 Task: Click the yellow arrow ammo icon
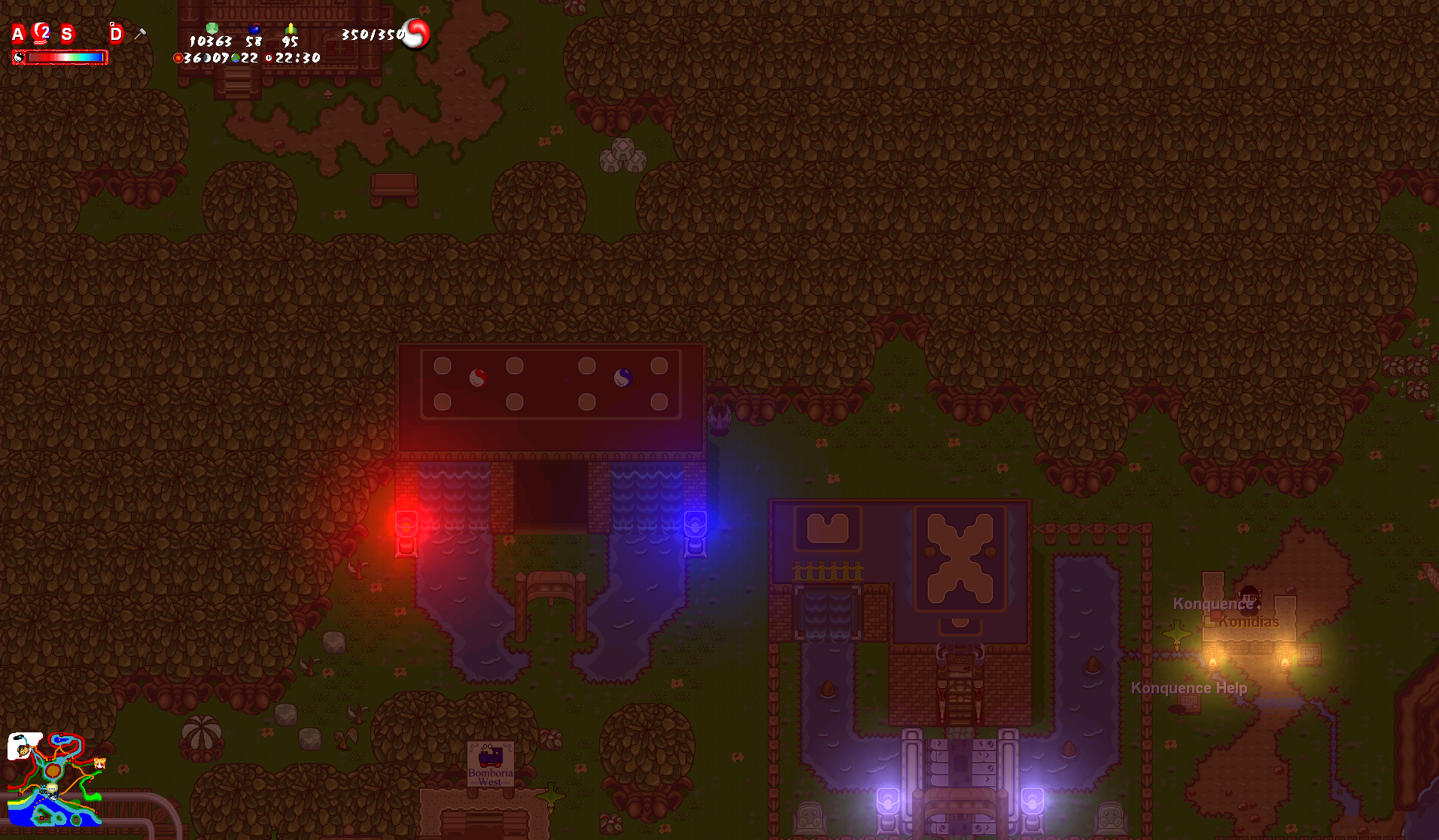tap(291, 29)
